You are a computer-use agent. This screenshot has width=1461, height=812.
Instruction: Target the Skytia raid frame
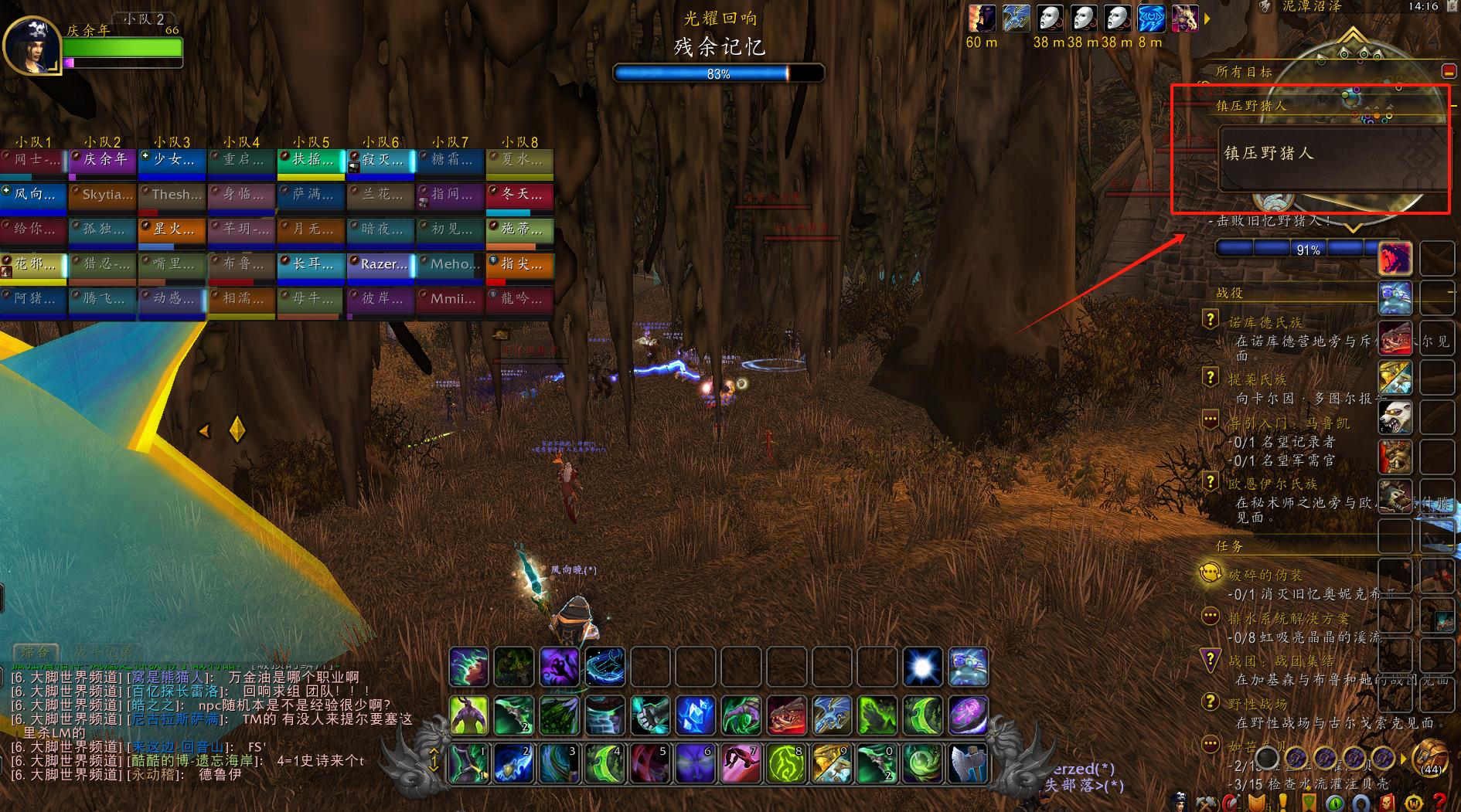(x=102, y=195)
